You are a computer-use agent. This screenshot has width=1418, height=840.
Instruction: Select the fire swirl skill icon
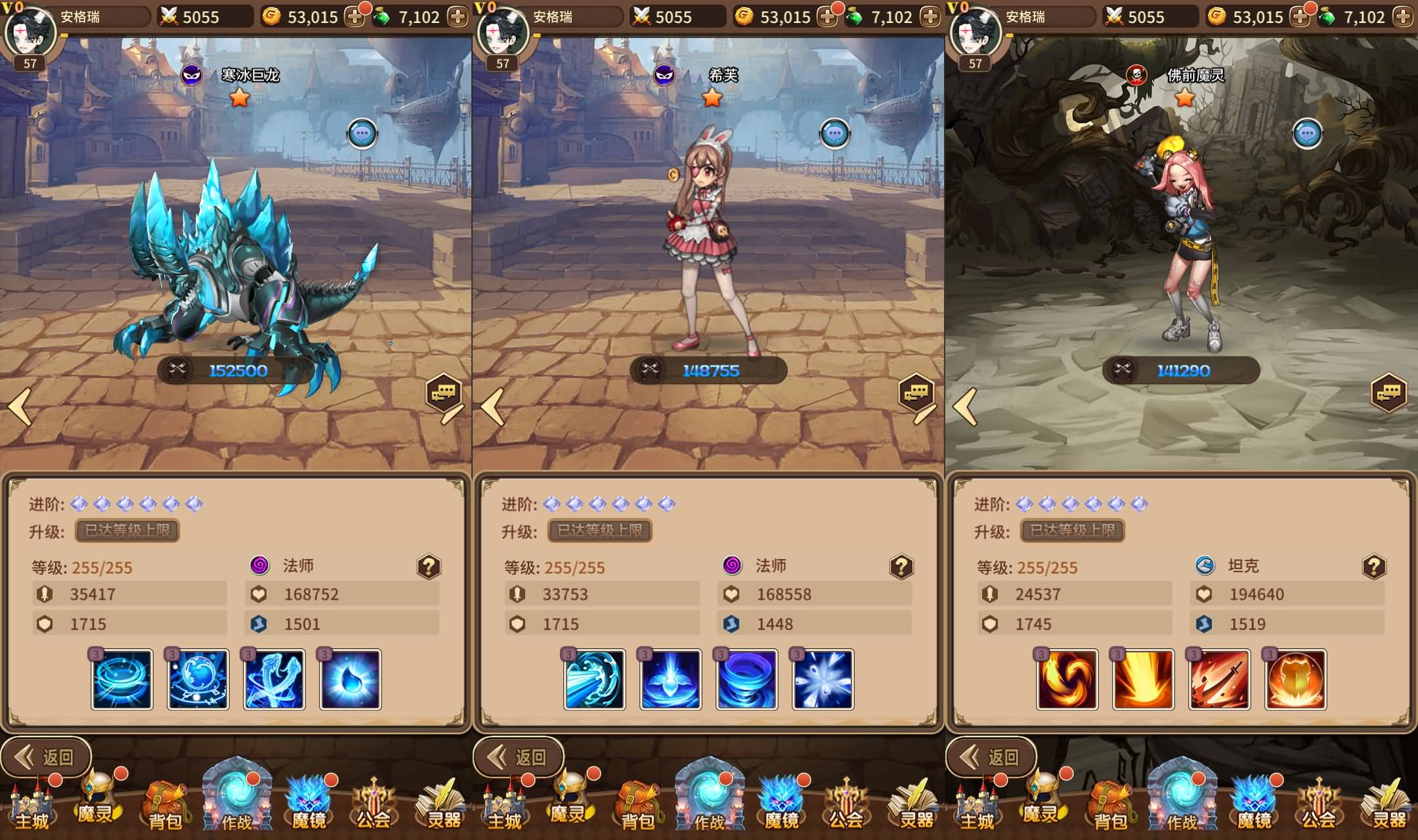coord(1067,679)
